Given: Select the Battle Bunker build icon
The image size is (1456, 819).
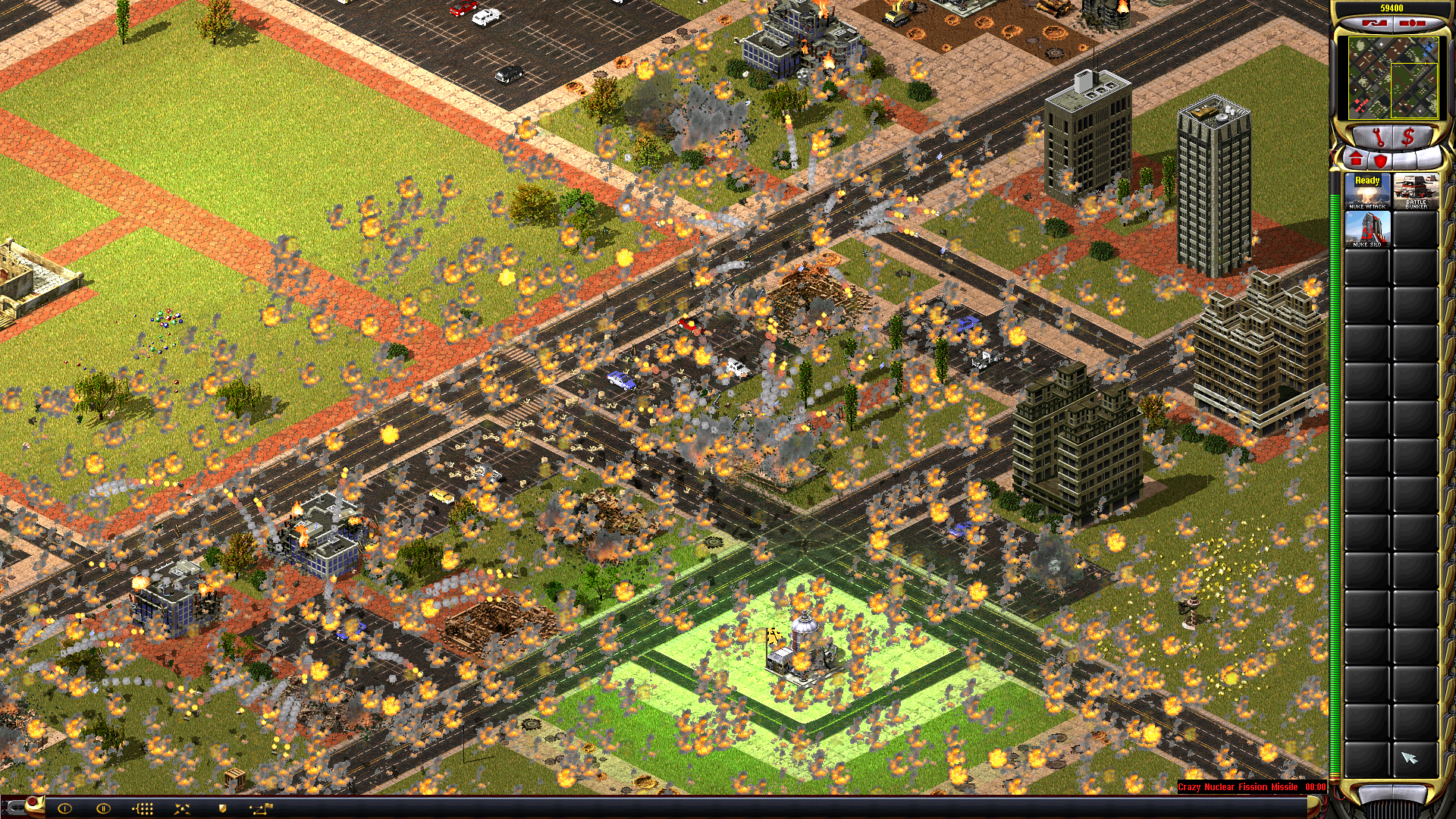Looking at the screenshot, I should 1415,191.
